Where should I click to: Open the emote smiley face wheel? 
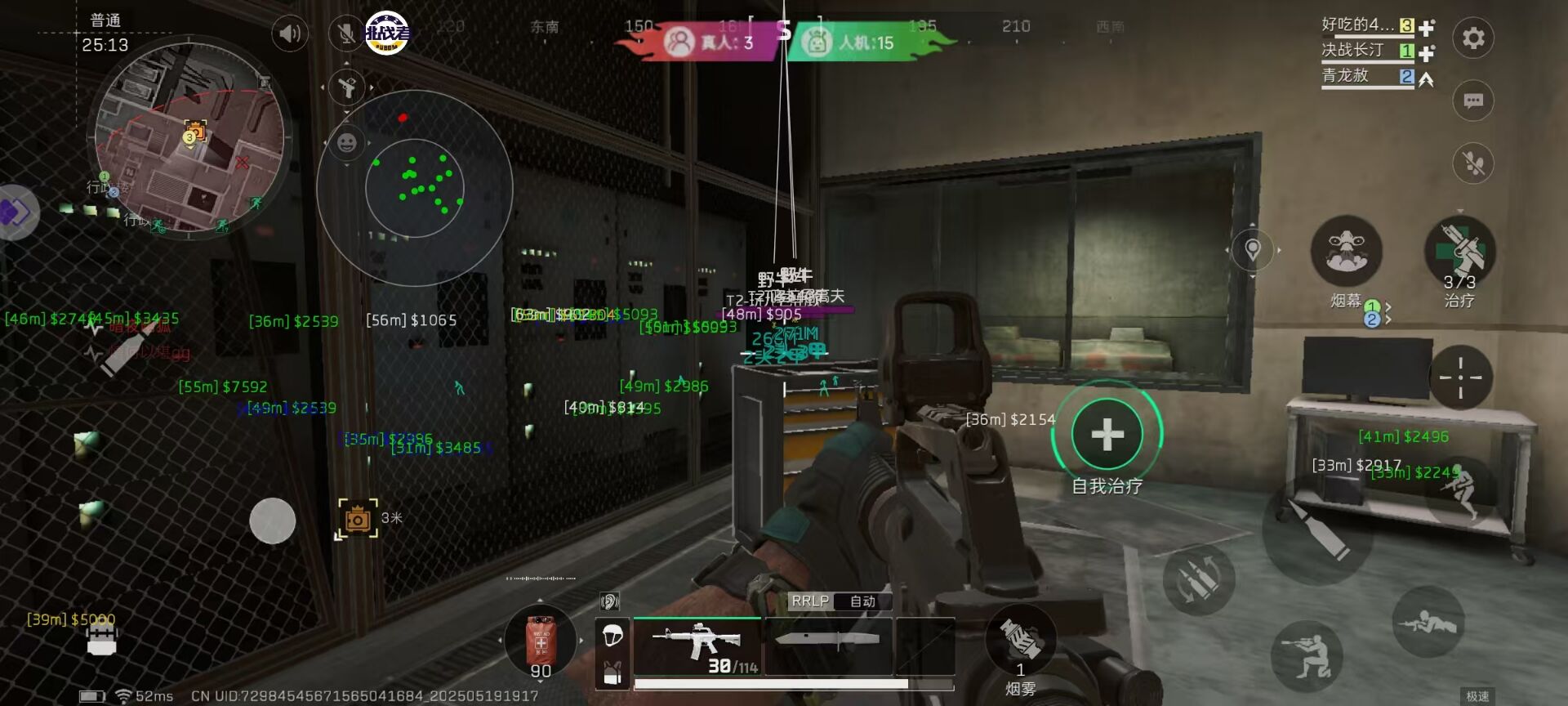click(x=347, y=143)
